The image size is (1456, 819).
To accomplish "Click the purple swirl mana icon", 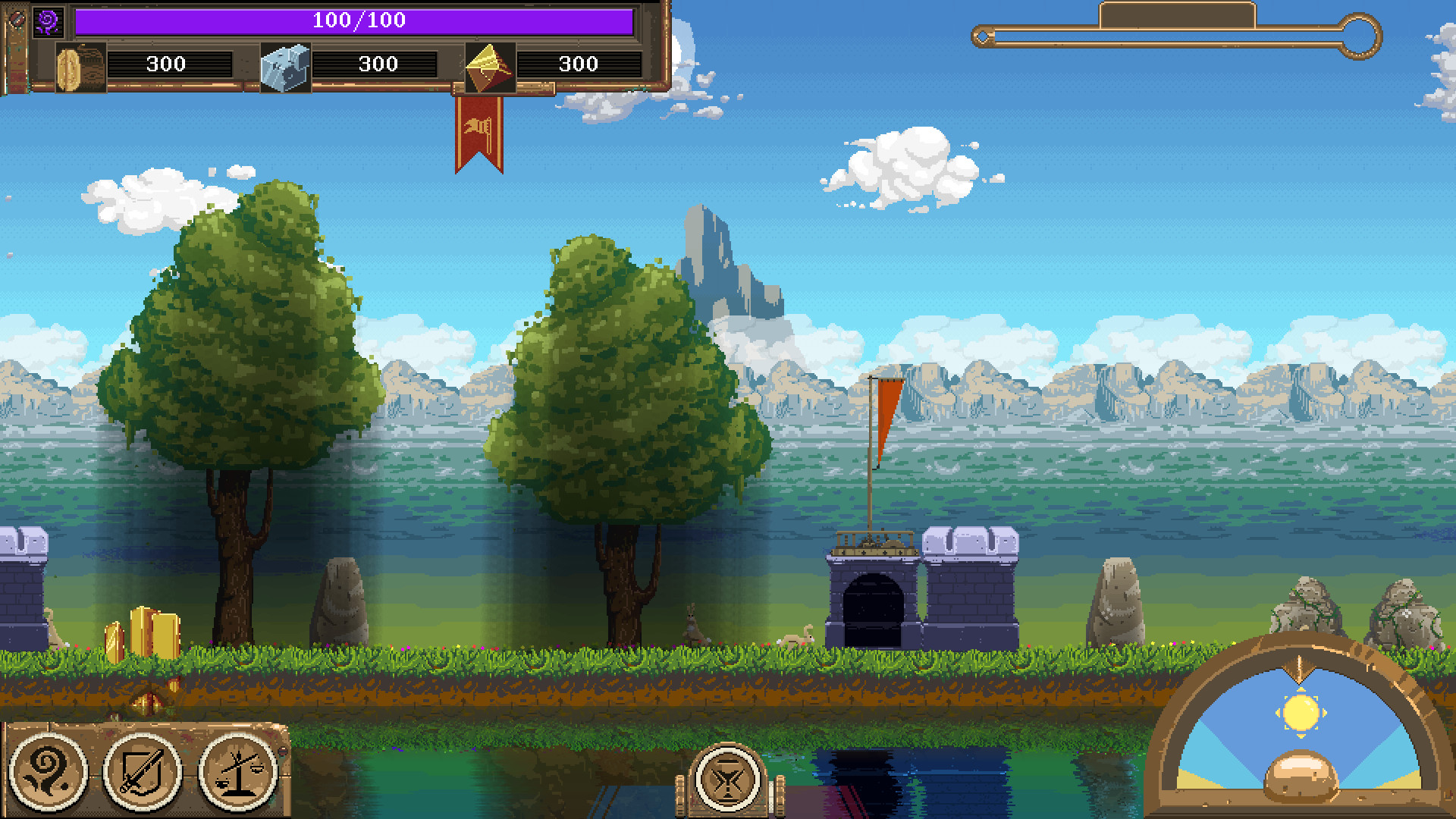I will [x=49, y=22].
